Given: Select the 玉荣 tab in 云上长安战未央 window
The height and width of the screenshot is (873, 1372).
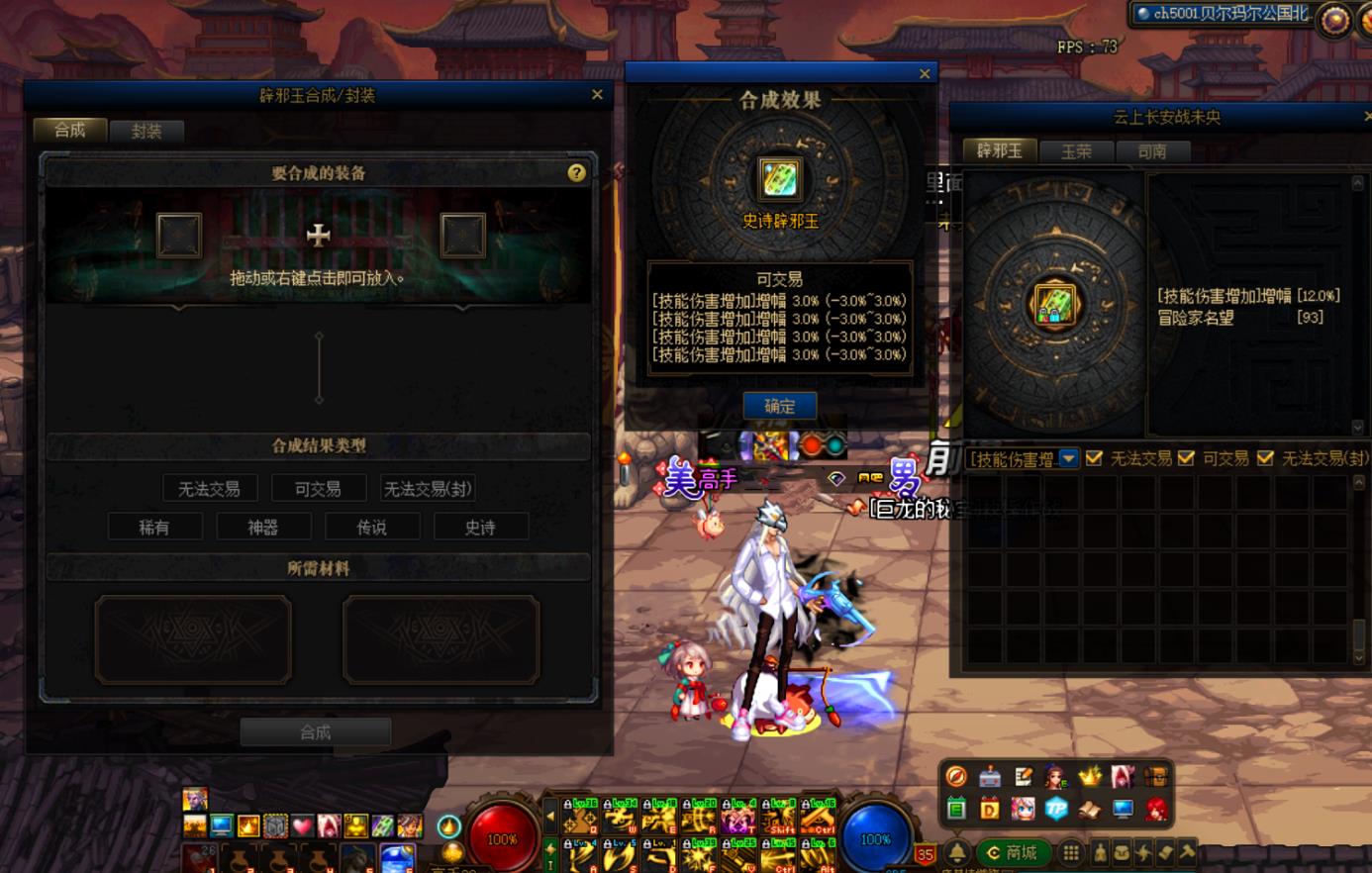Looking at the screenshot, I should [1077, 151].
